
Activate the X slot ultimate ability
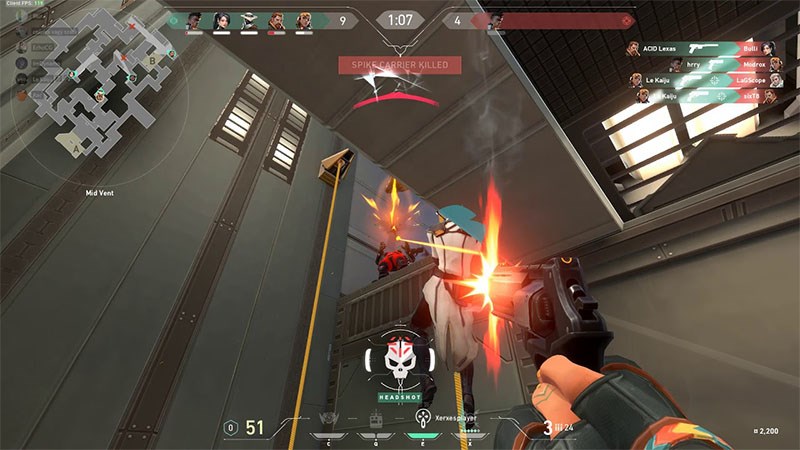point(468,420)
